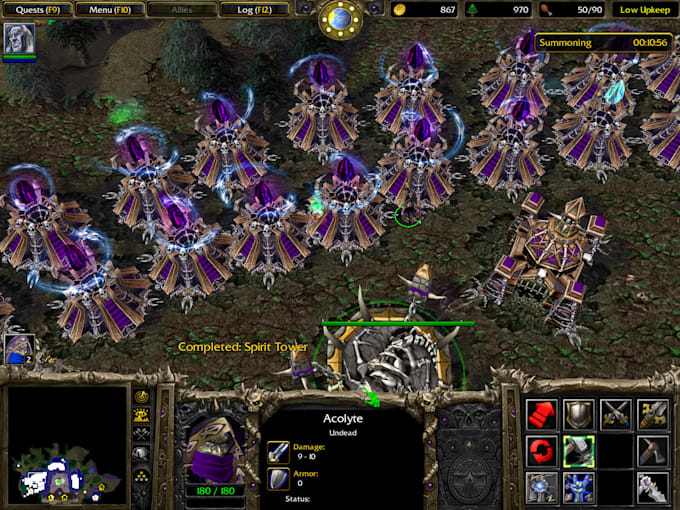Toggle minimap creep camps display button

[142, 453]
